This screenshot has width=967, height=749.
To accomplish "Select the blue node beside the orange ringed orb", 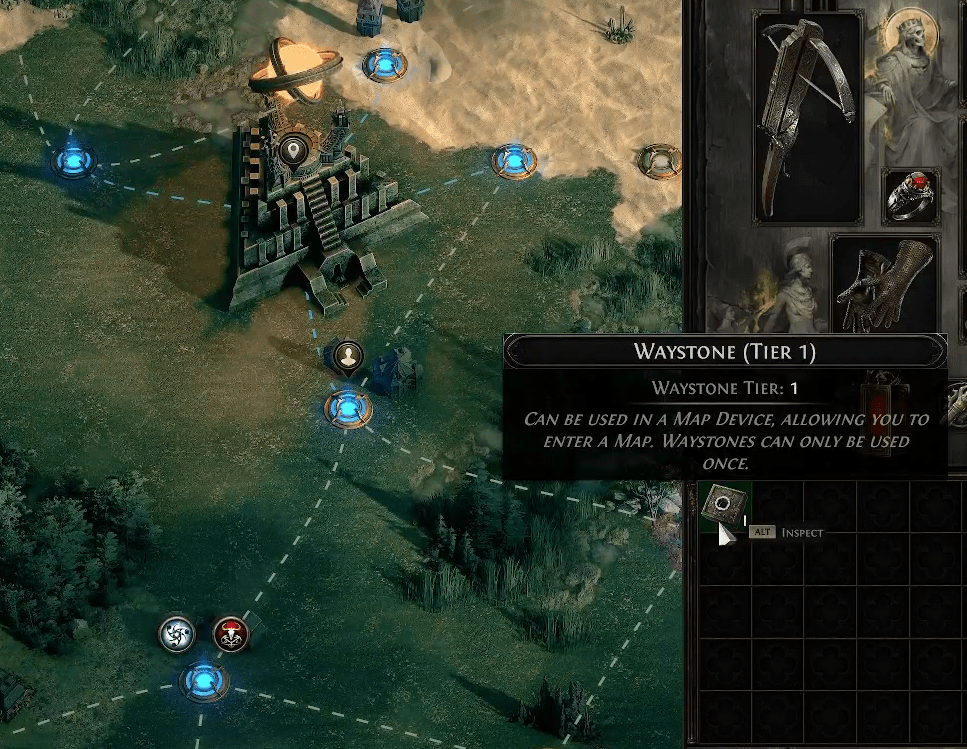I will (383, 64).
